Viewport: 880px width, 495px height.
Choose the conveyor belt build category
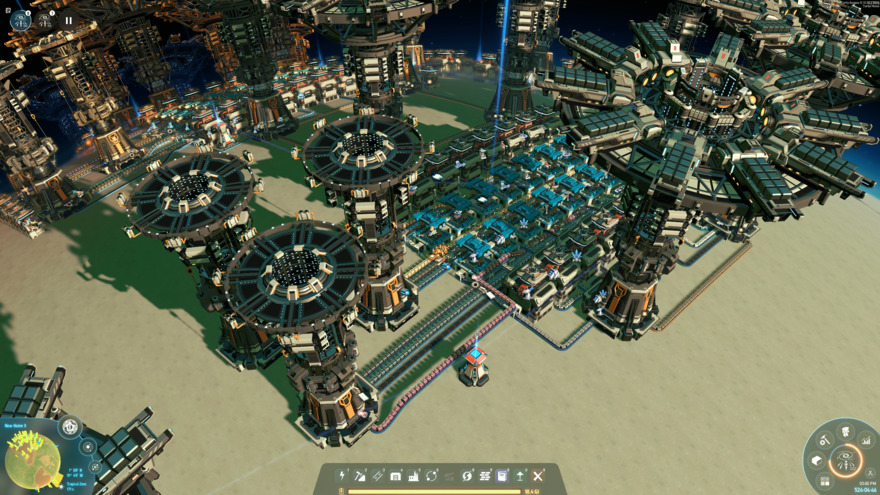point(378,476)
